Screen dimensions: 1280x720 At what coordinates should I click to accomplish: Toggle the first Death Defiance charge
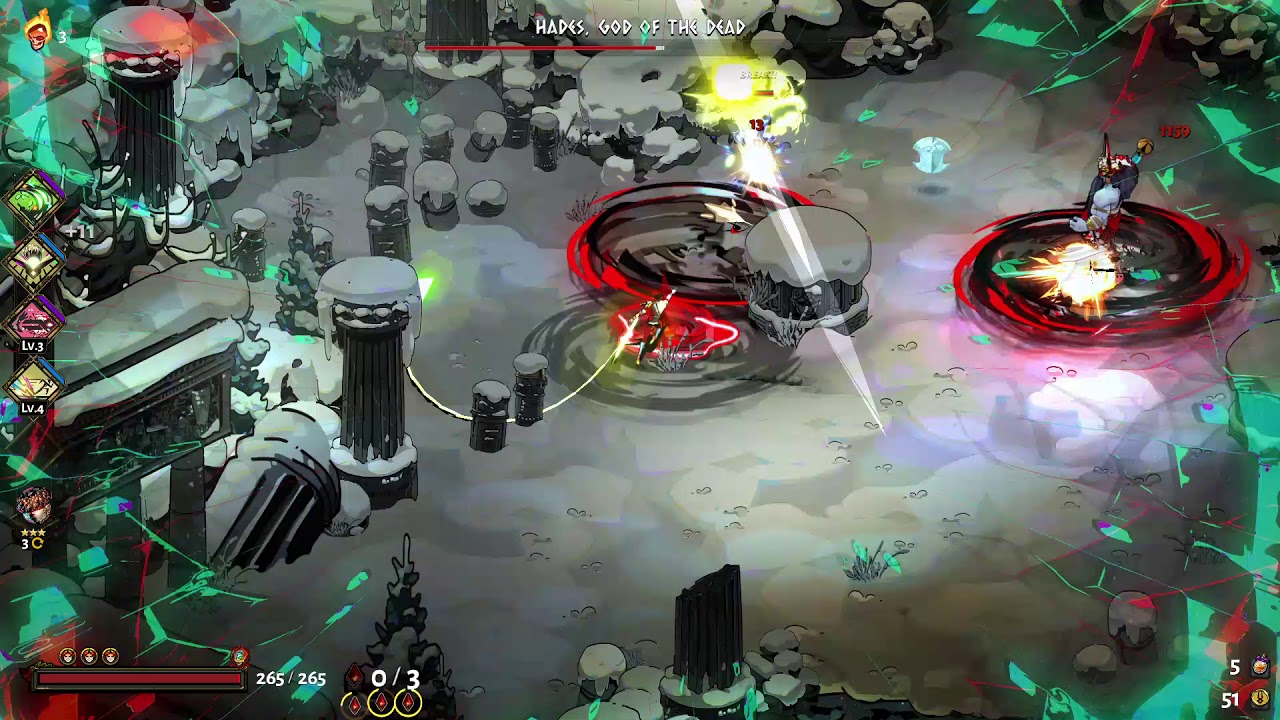tap(66, 656)
